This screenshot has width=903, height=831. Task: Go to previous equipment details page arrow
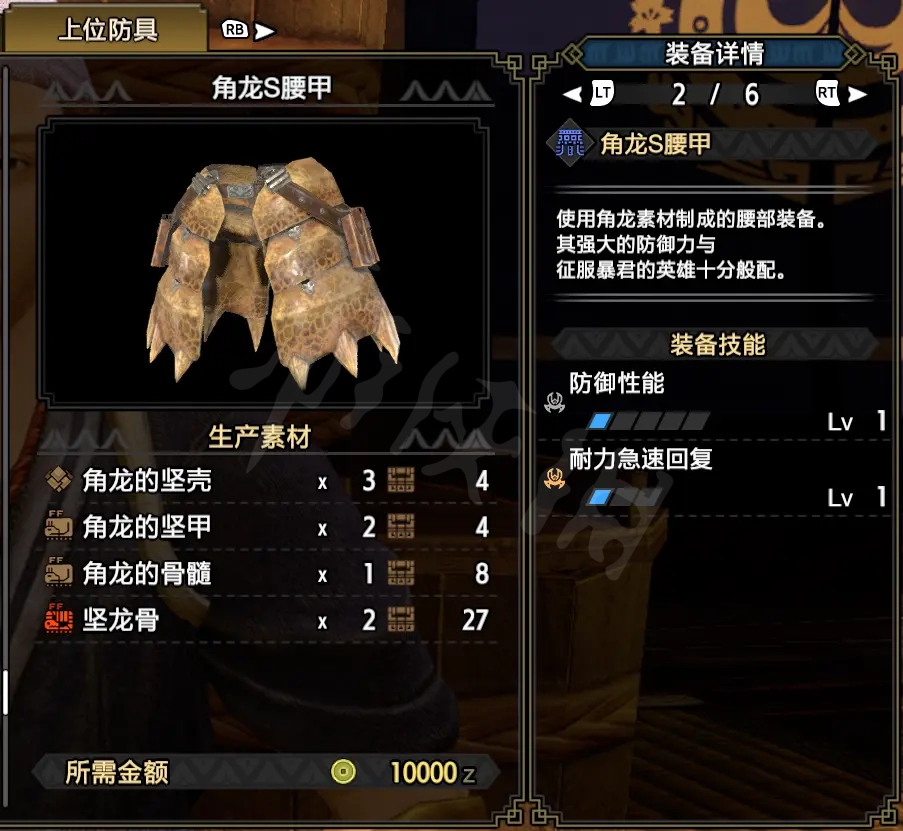click(573, 95)
